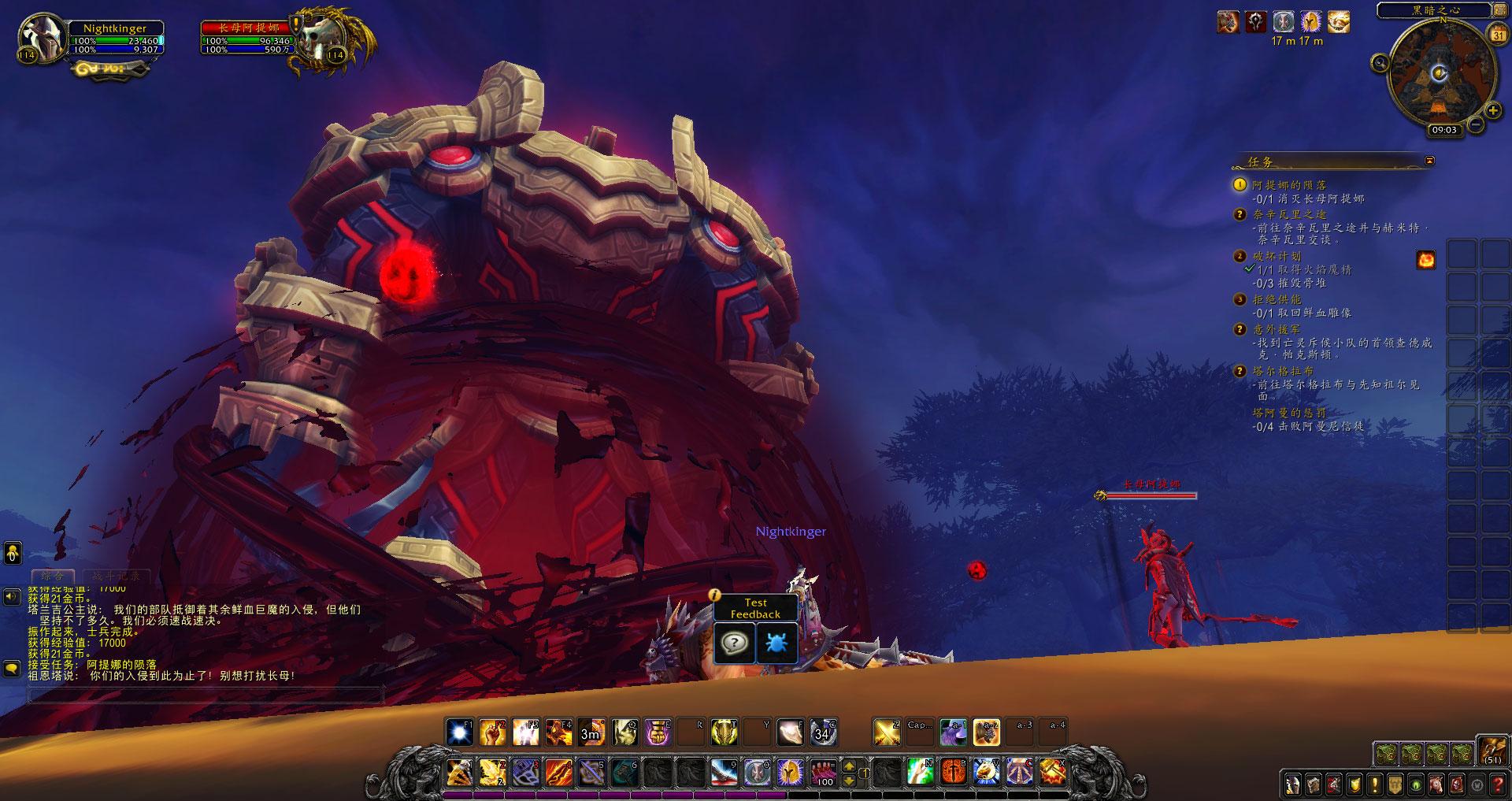
Task: Open the test feedback speech bubble button
Action: (x=734, y=643)
